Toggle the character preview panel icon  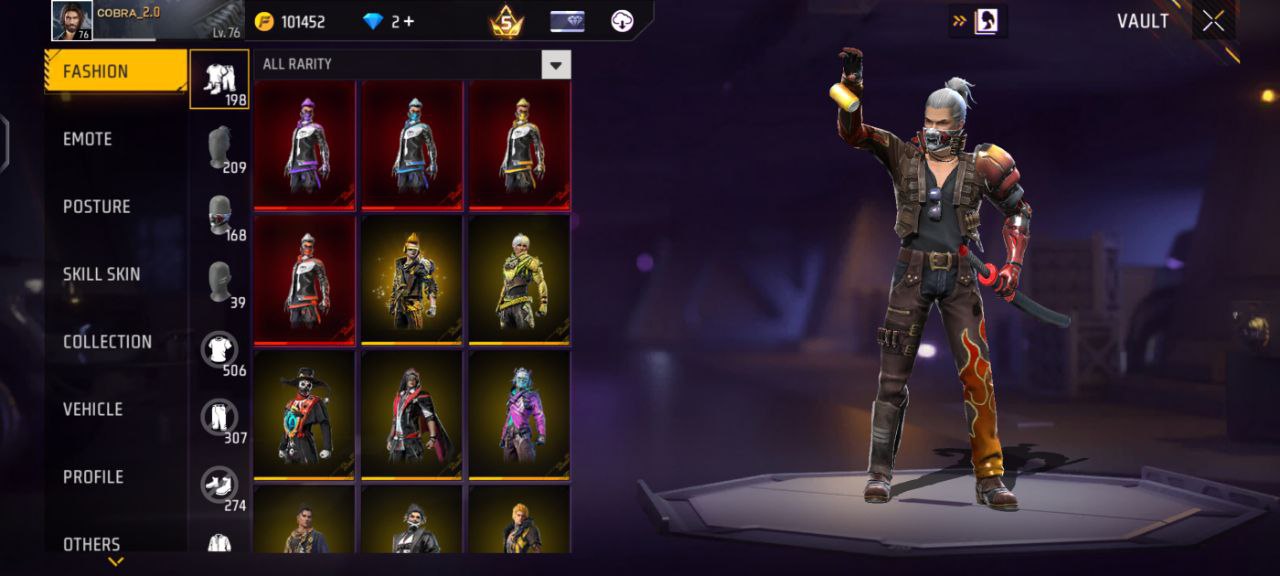pos(985,21)
